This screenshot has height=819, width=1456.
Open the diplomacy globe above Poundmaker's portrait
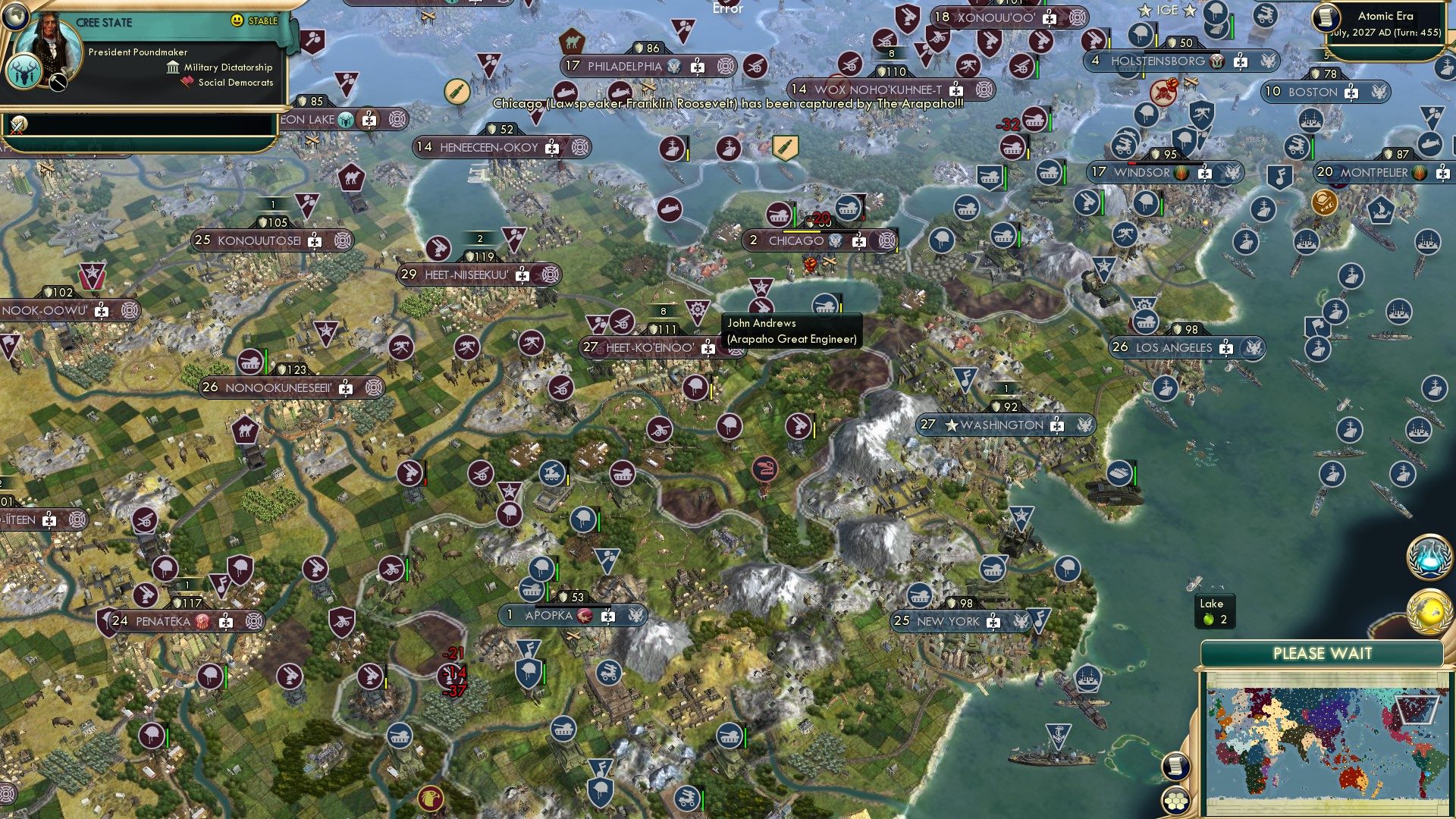(15, 17)
